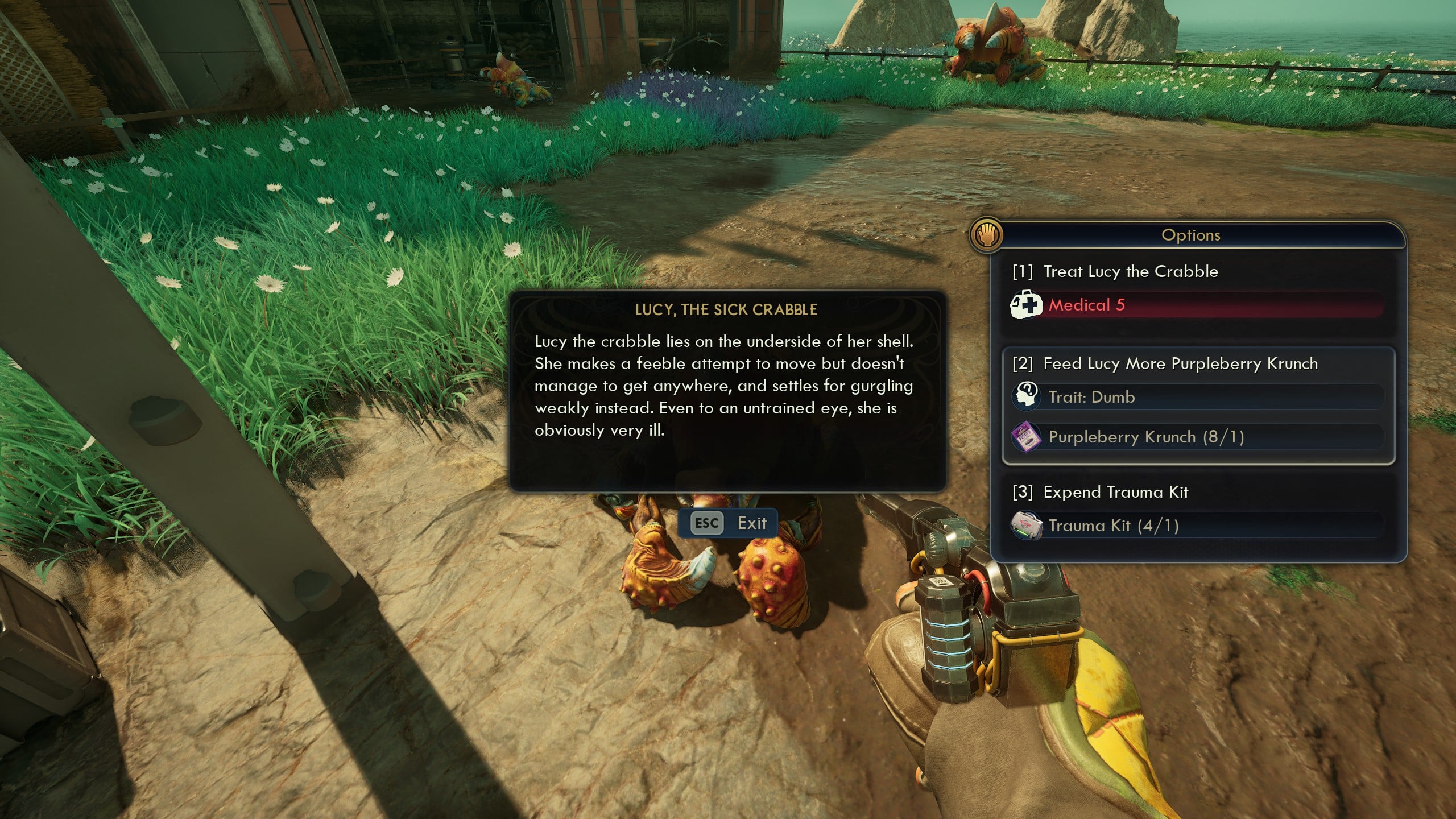This screenshot has width=1456, height=819.
Task: Pick the Expend Trauma Kit option
Action: click(x=1115, y=493)
